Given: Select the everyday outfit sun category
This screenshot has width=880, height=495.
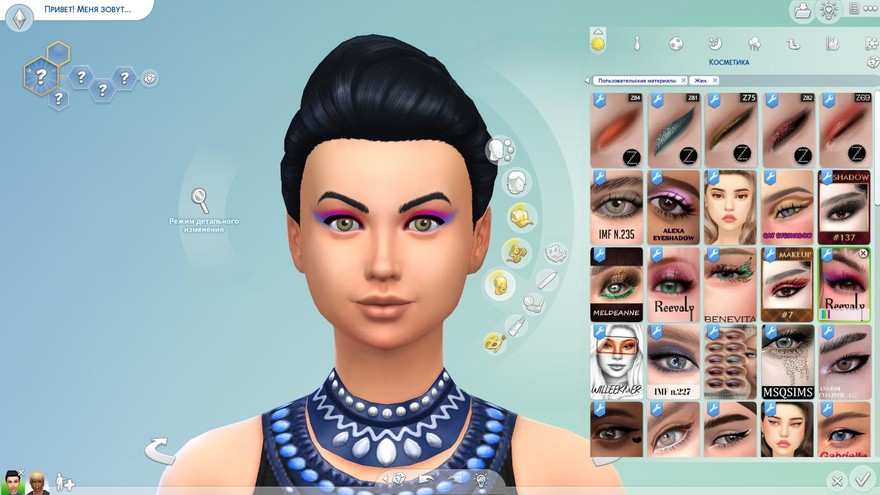Looking at the screenshot, I should [598, 43].
